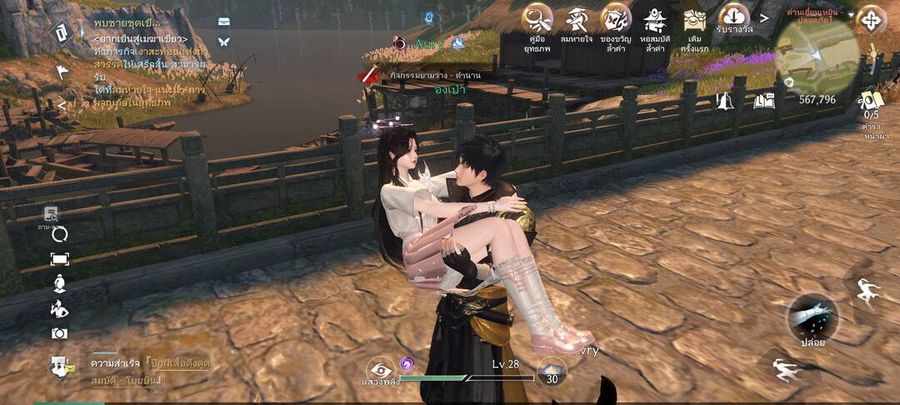Select the flag icon beside quest tracker
900x405 pixels.
[x=62, y=72]
